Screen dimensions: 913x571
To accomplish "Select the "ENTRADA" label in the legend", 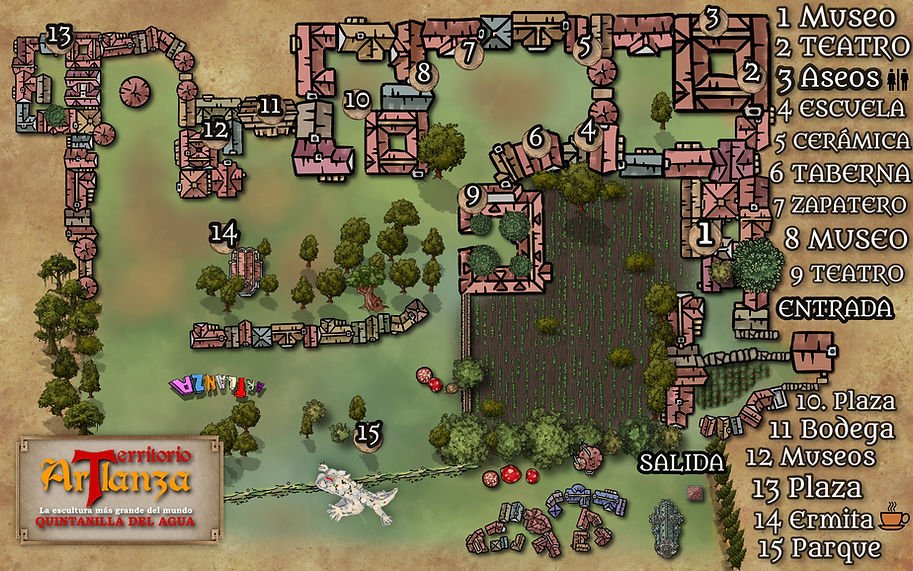I will click(834, 305).
